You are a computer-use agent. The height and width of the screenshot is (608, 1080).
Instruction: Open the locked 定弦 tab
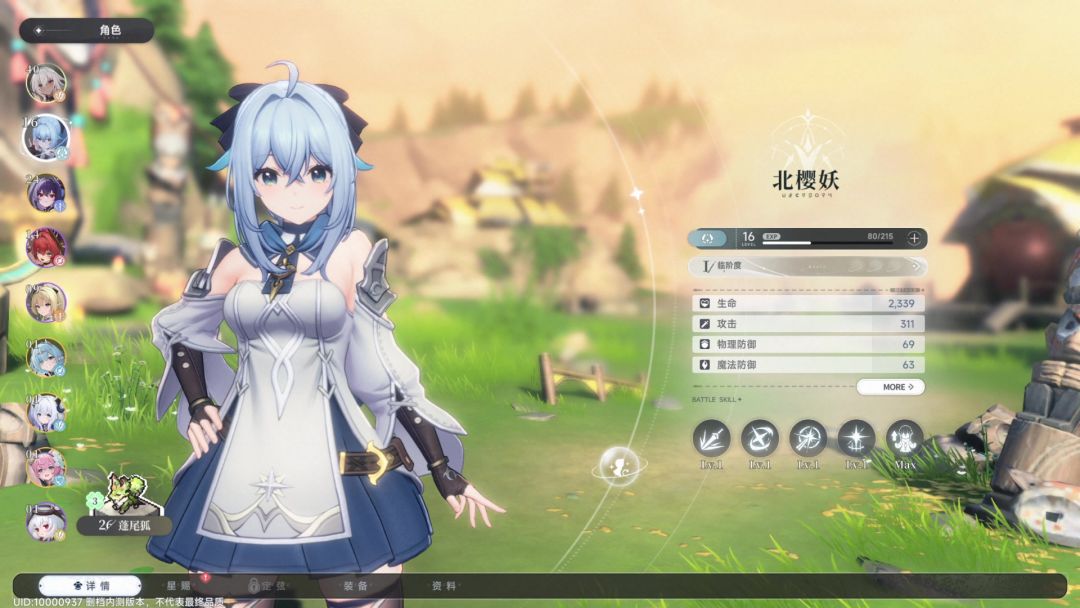[x=270, y=586]
